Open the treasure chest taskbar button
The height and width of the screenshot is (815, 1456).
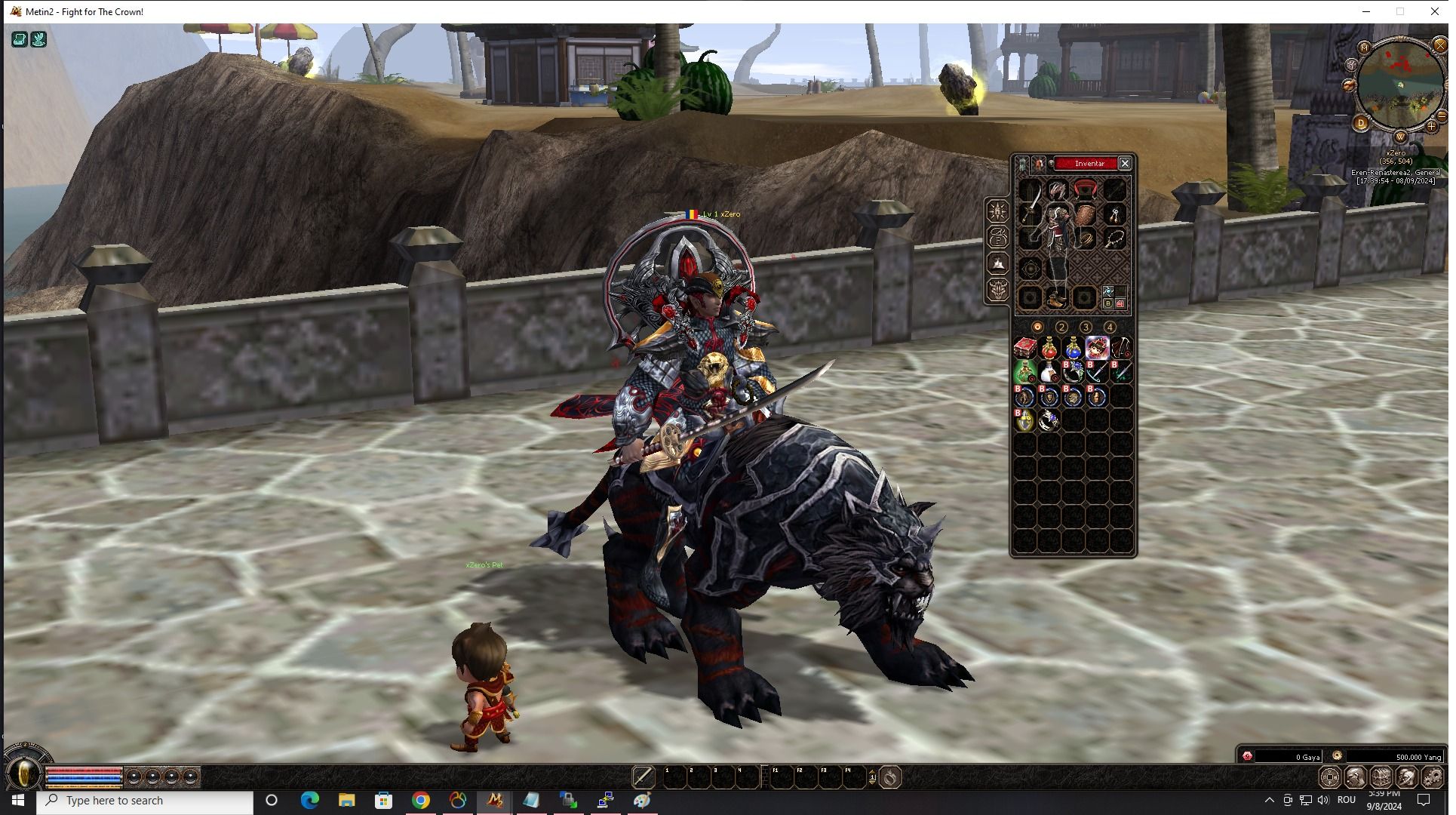[1381, 777]
